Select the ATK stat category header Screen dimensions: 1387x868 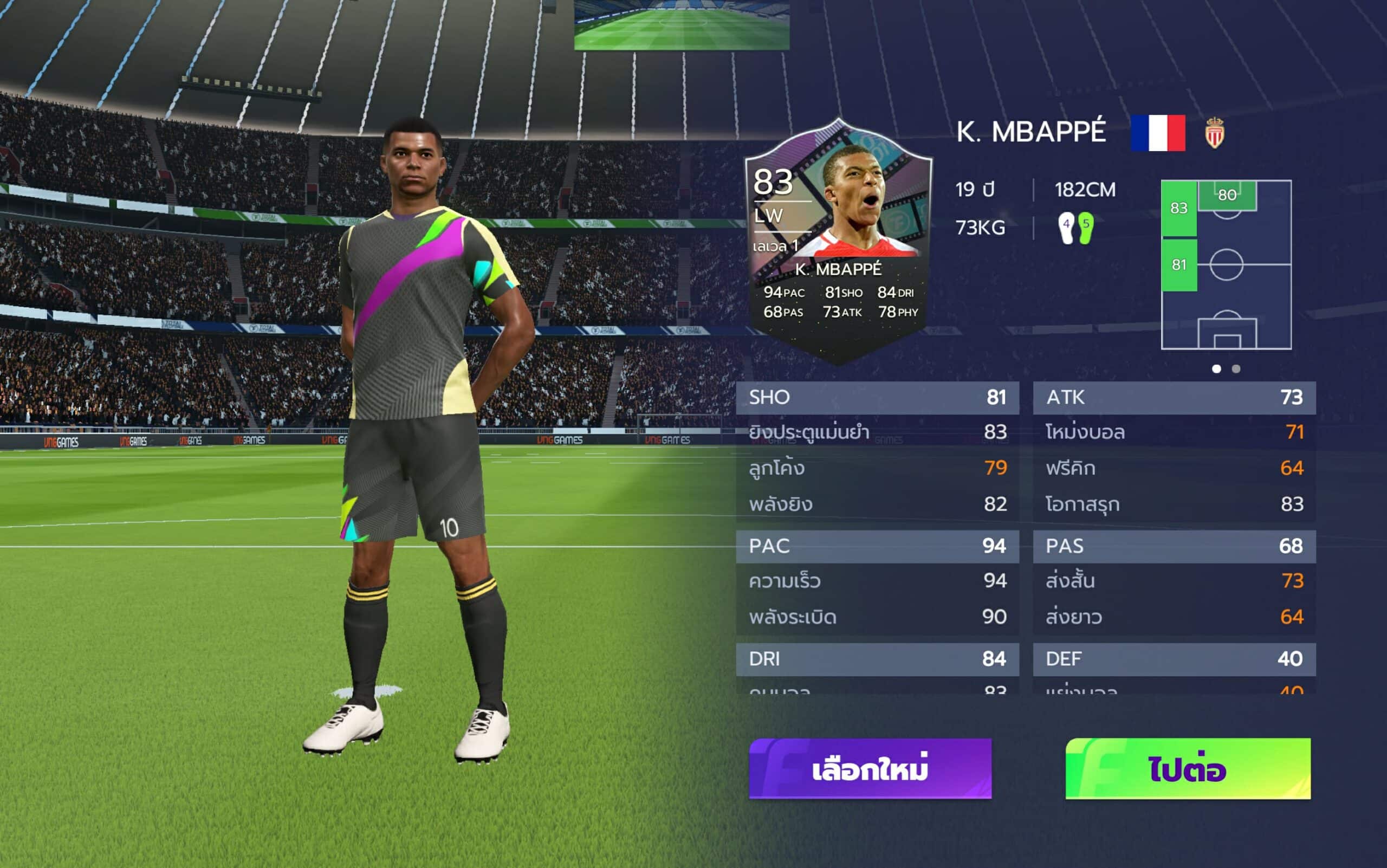click(1174, 397)
